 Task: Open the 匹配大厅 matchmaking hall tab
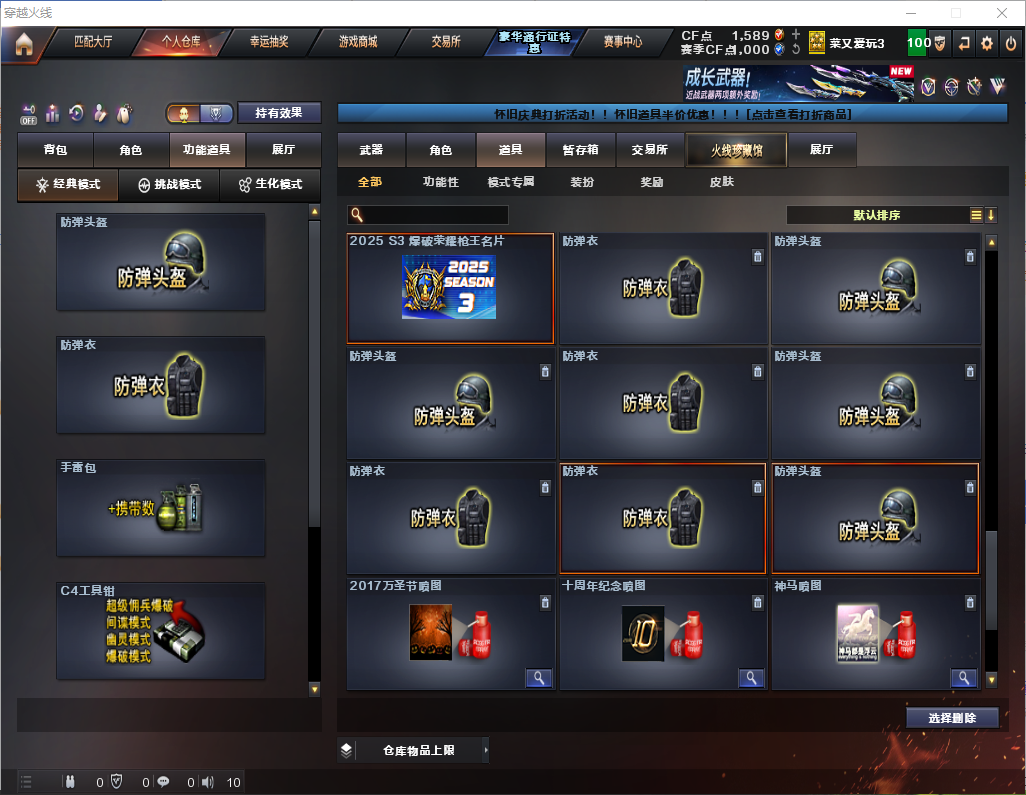tap(94, 42)
